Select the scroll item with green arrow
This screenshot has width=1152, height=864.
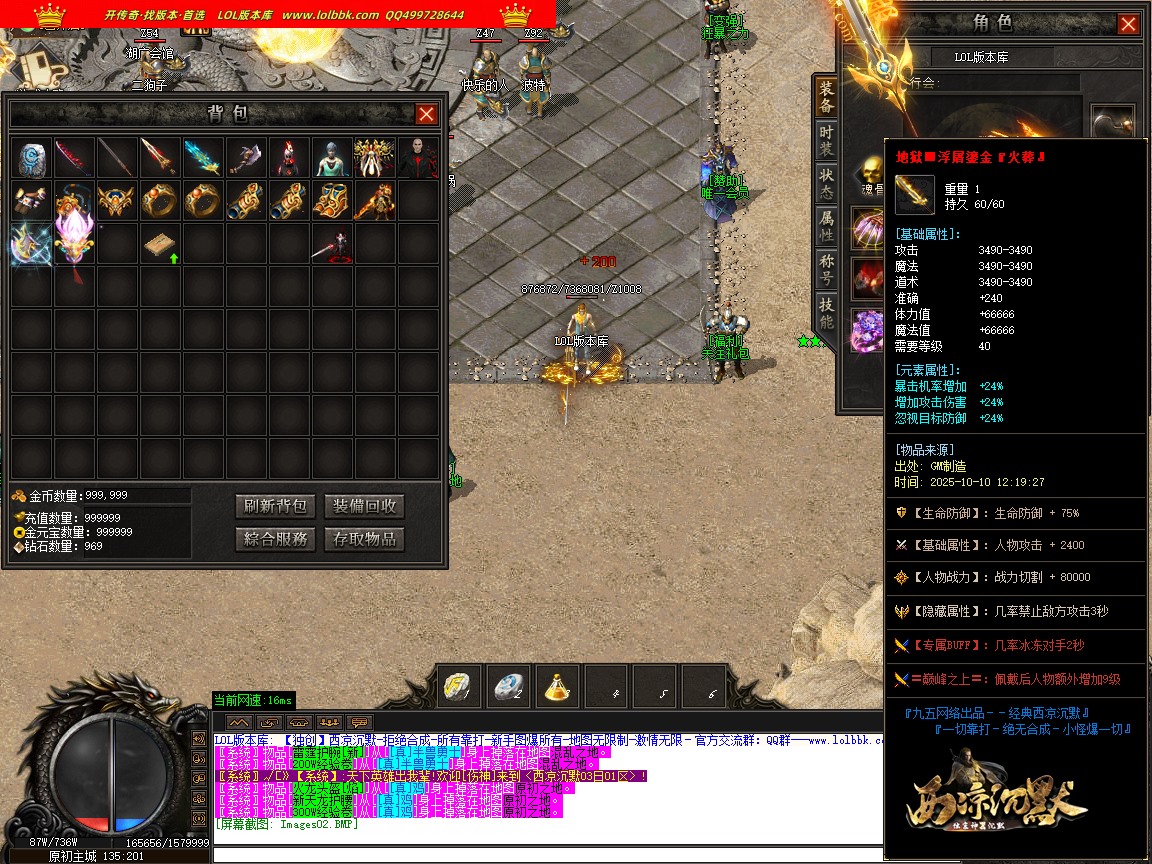[160, 246]
